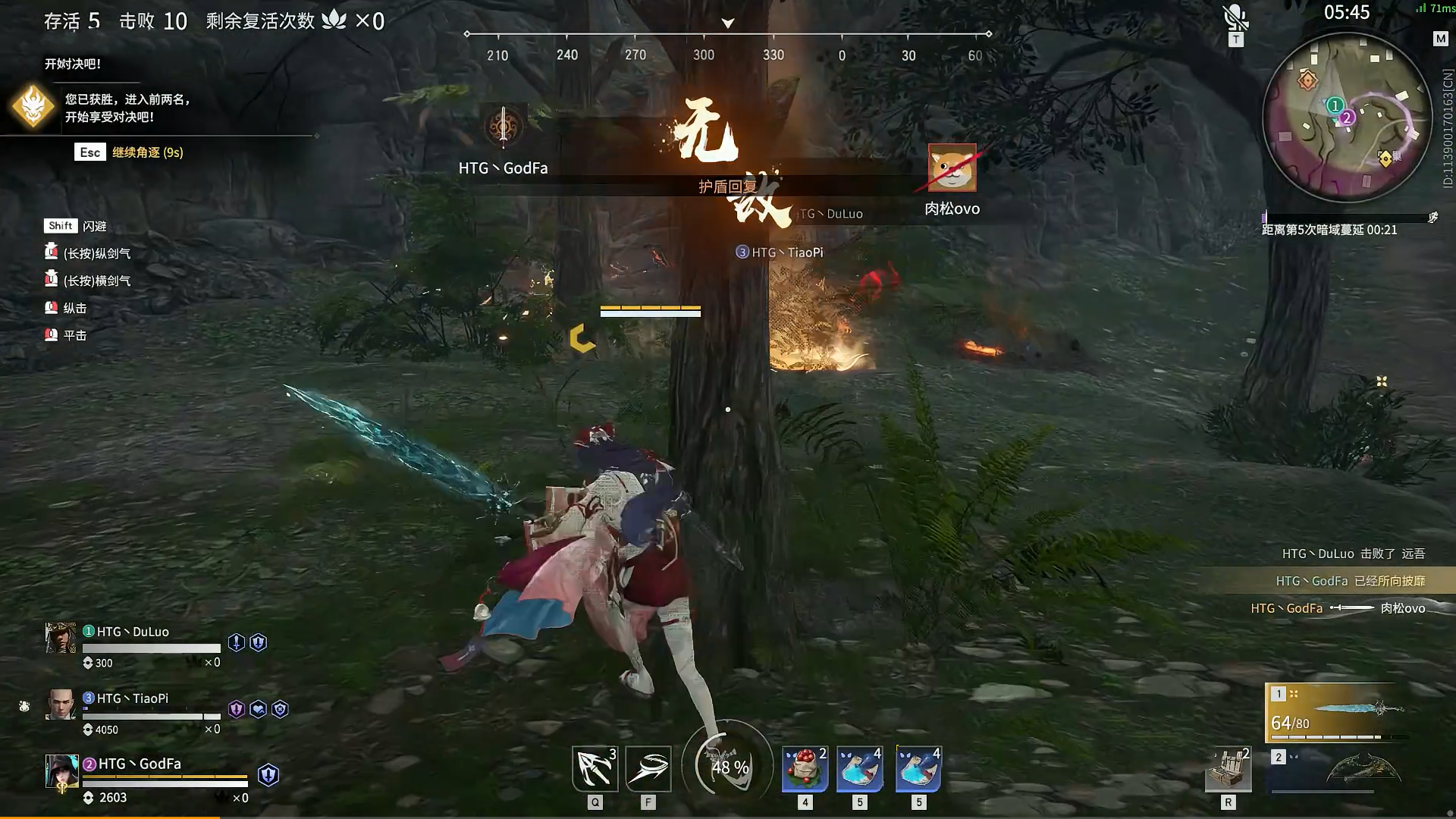Screen dimensions: 1456x819
Task: Click the 48% circular gauge
Action: [x=728, y=766]
